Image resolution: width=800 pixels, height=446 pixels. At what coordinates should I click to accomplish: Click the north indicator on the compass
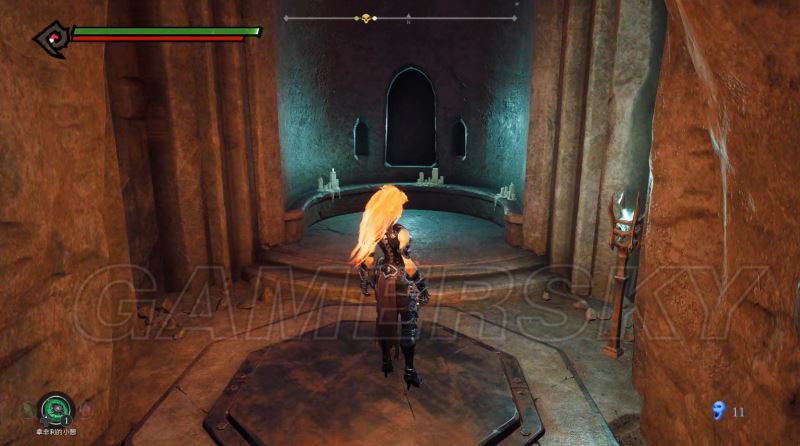click(409, 19)
